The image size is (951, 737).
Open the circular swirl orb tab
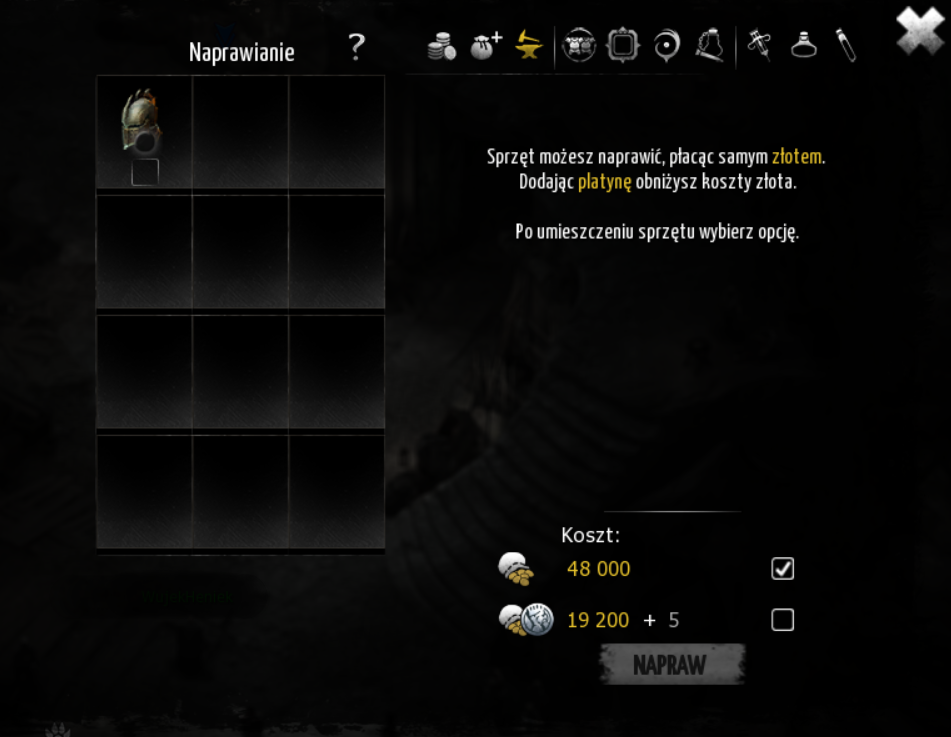pyautogui.click(x=666, y=46)
